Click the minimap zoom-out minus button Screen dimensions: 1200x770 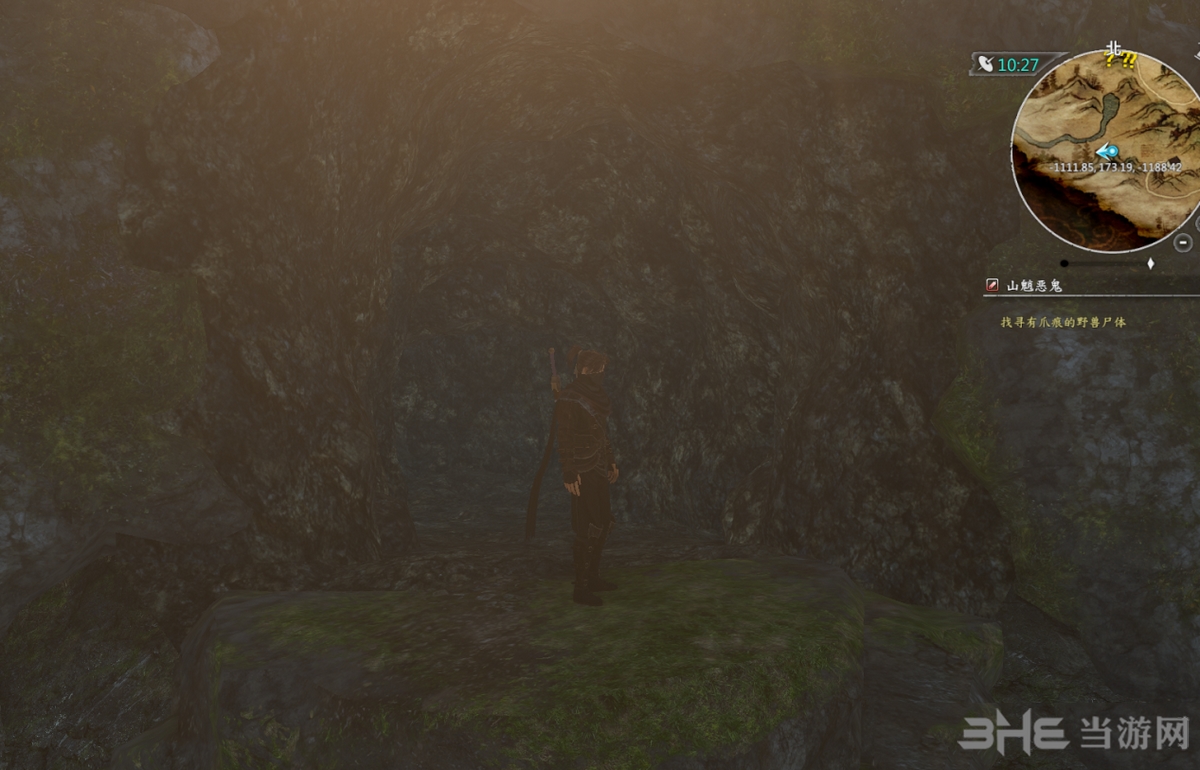point(1183,242)
